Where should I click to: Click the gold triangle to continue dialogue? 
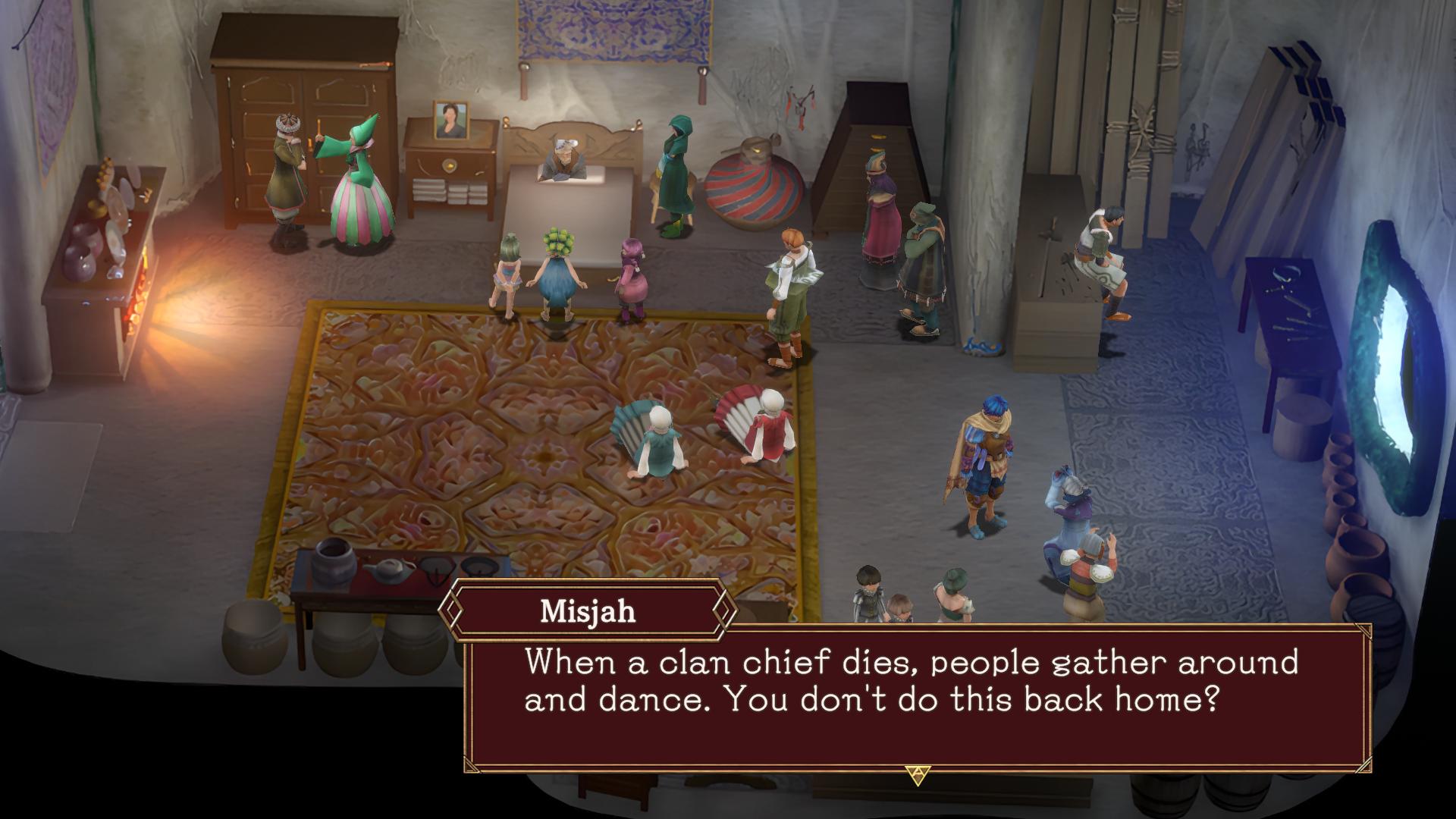[x=917, y=774]
